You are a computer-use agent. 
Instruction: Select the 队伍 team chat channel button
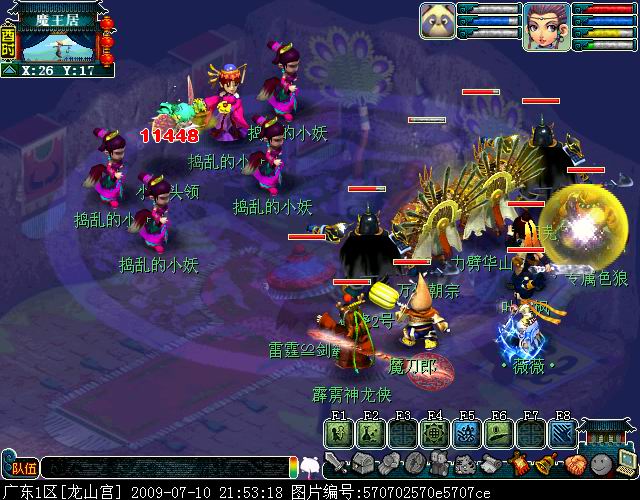click(20, 466)
